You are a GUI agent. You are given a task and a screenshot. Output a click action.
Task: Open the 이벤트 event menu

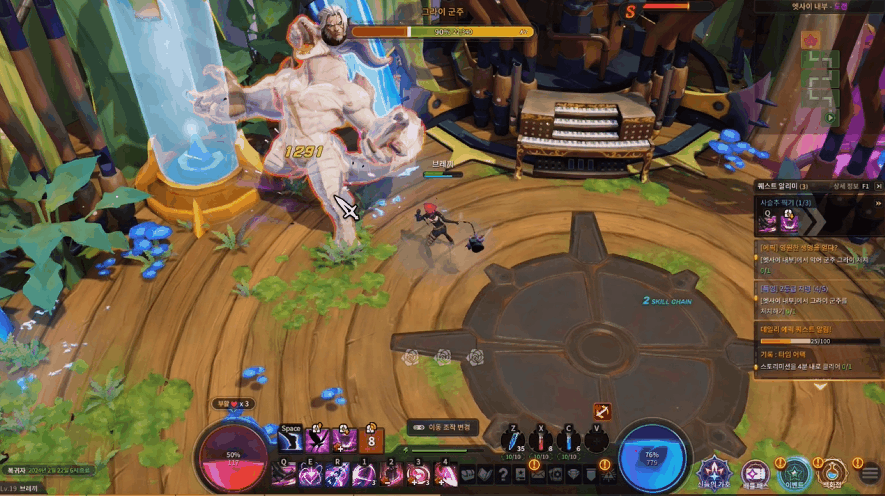794,471
